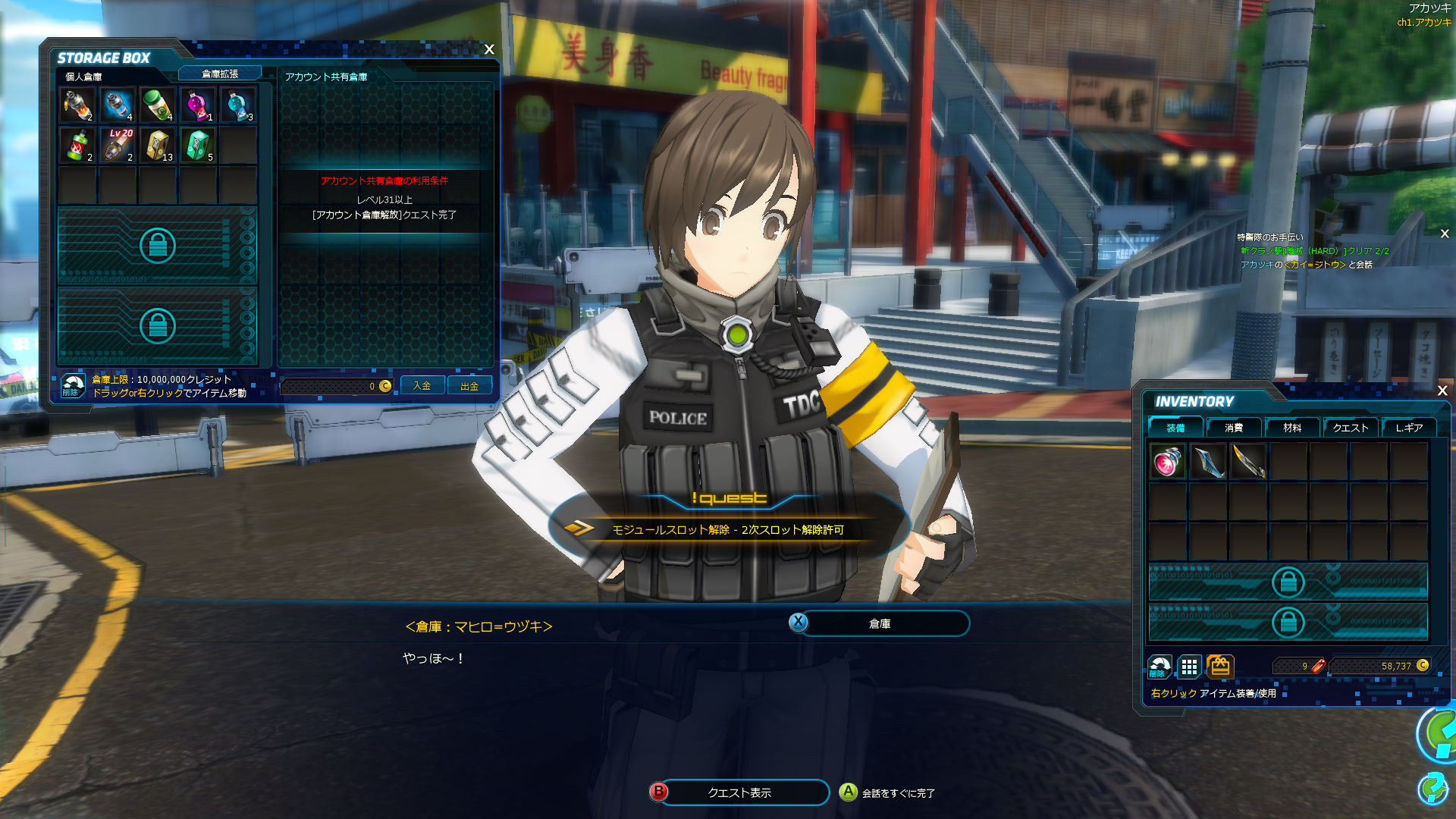Screen dimensions: 1456x819
Task: Close the Storage Box window
Action: tap(489, 49)
